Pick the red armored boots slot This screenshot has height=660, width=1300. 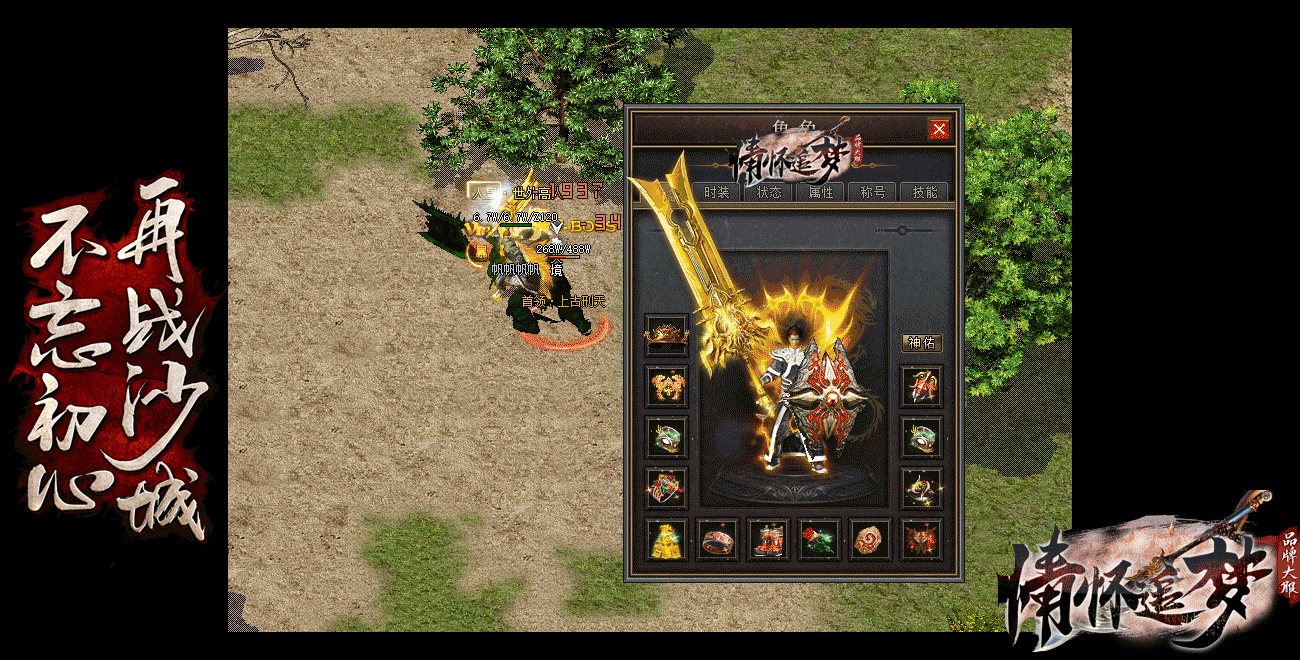(769, 539)
